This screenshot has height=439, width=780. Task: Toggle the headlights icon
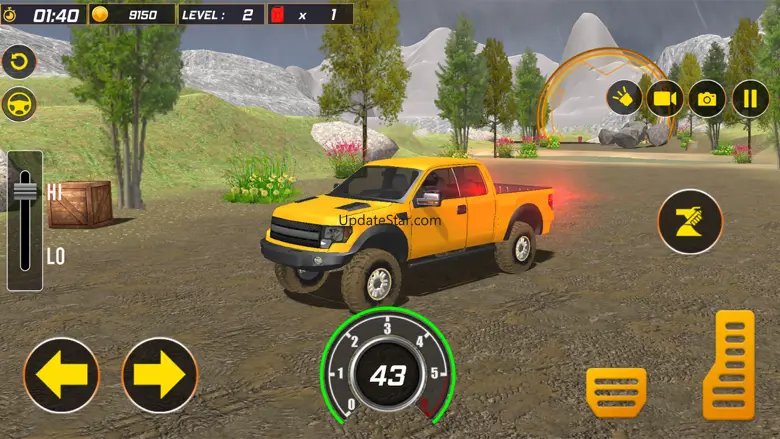(x=621, y=98)
